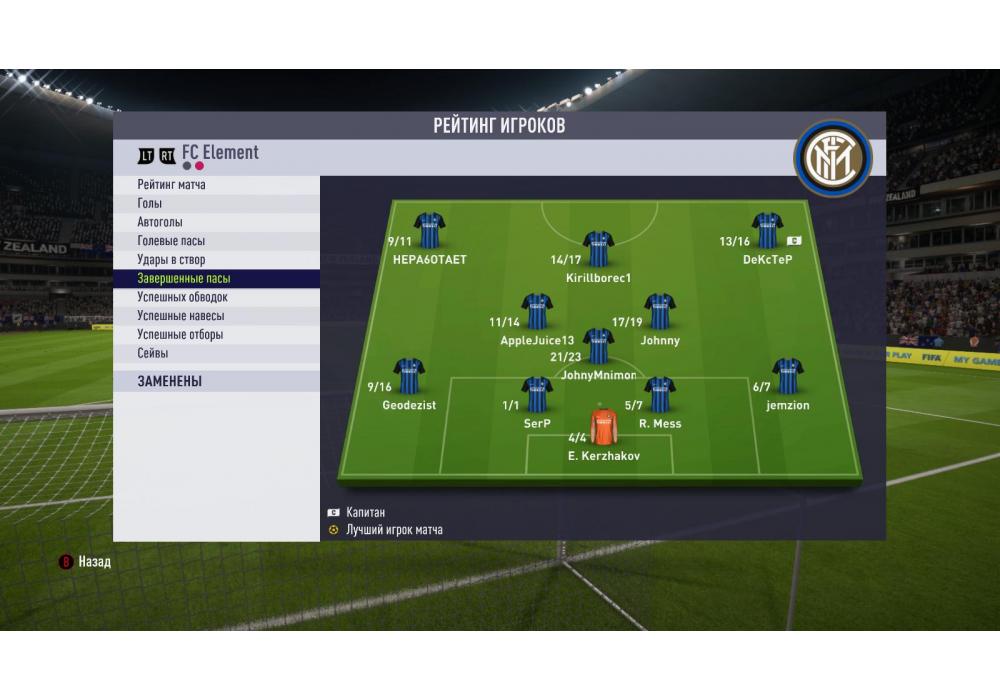Select goalkeeper E. Kerzhakov on the pitch

tap(603, 426)
